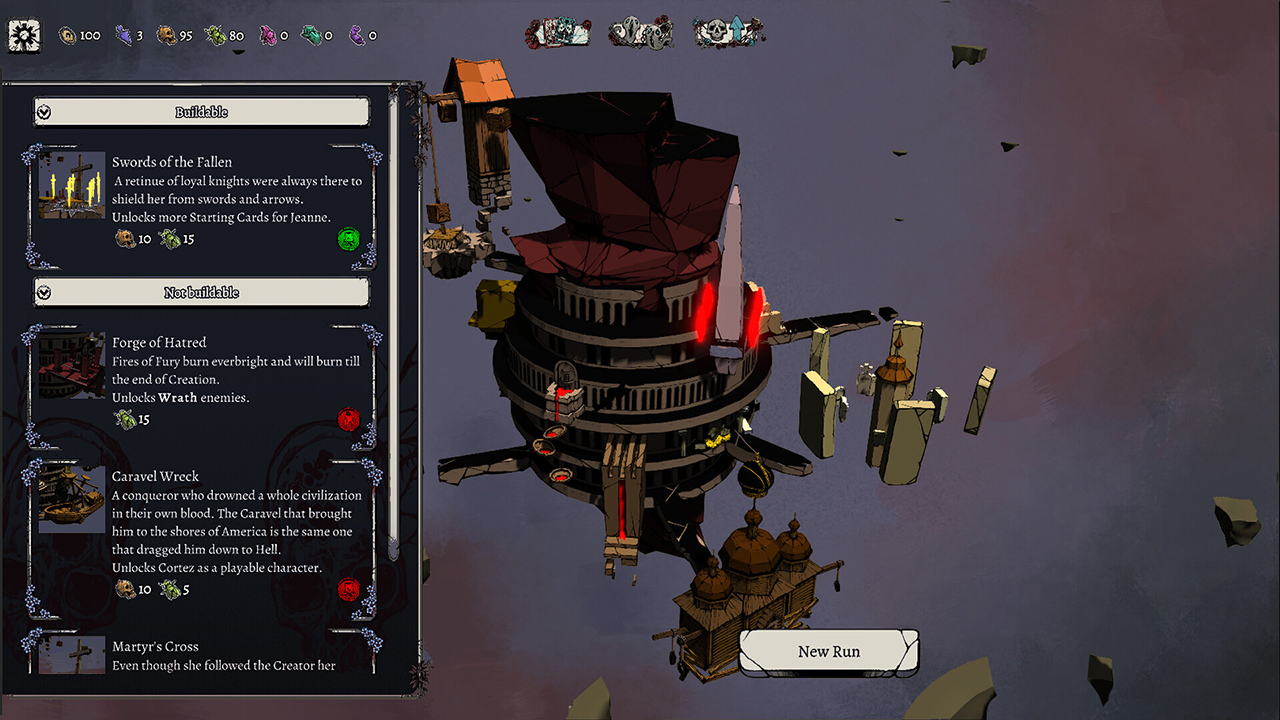Switch to the upgrades skull-arrow tab
This screenshot has width=1280, height=720.
click(x=727, y=32)
